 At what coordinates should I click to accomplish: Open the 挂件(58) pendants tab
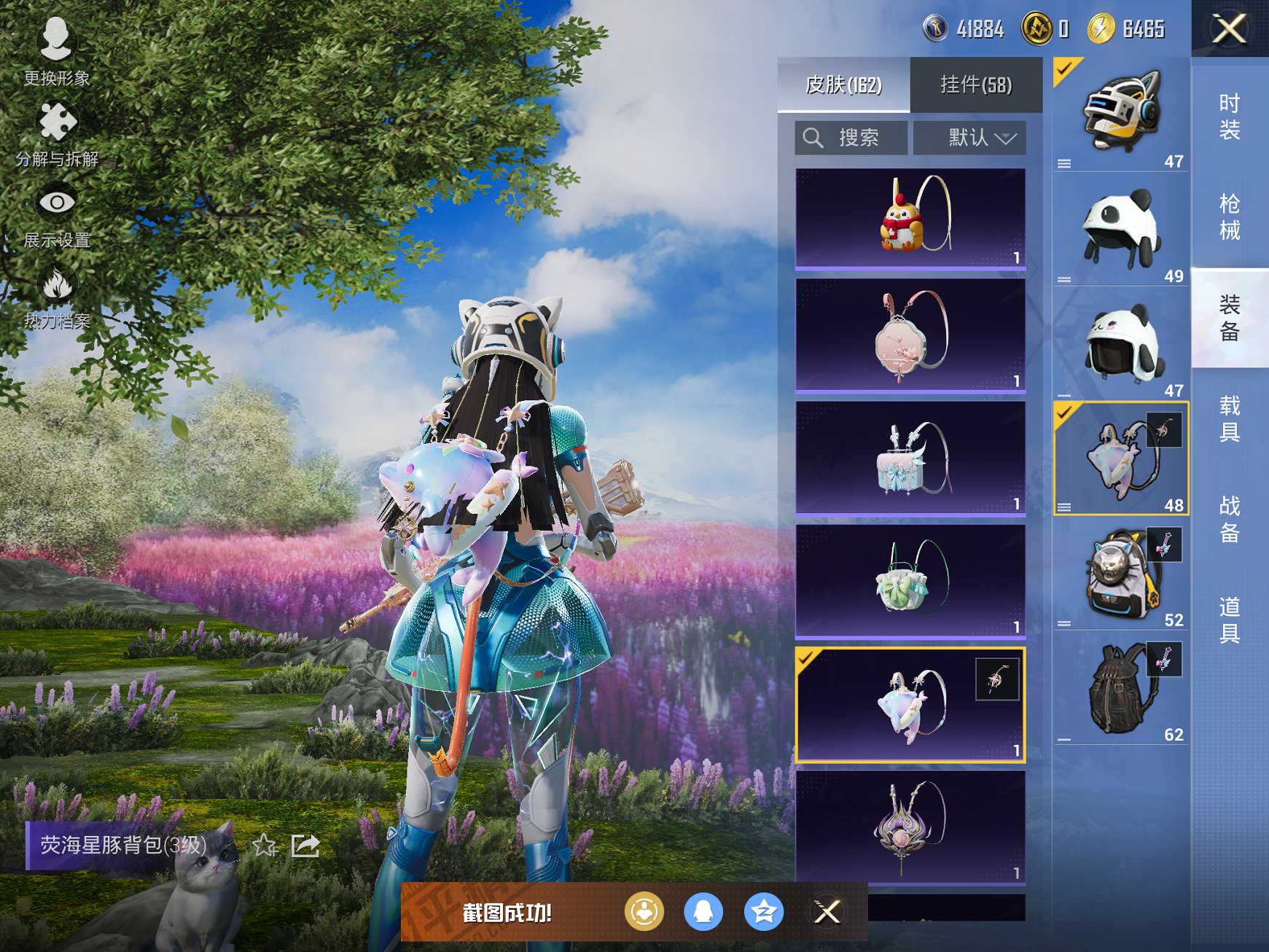tap(976, 85)
